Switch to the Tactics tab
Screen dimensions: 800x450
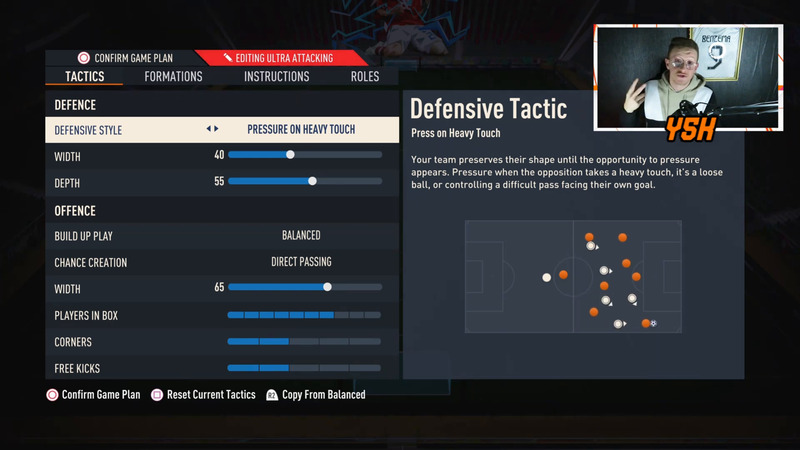coord(84,77)
